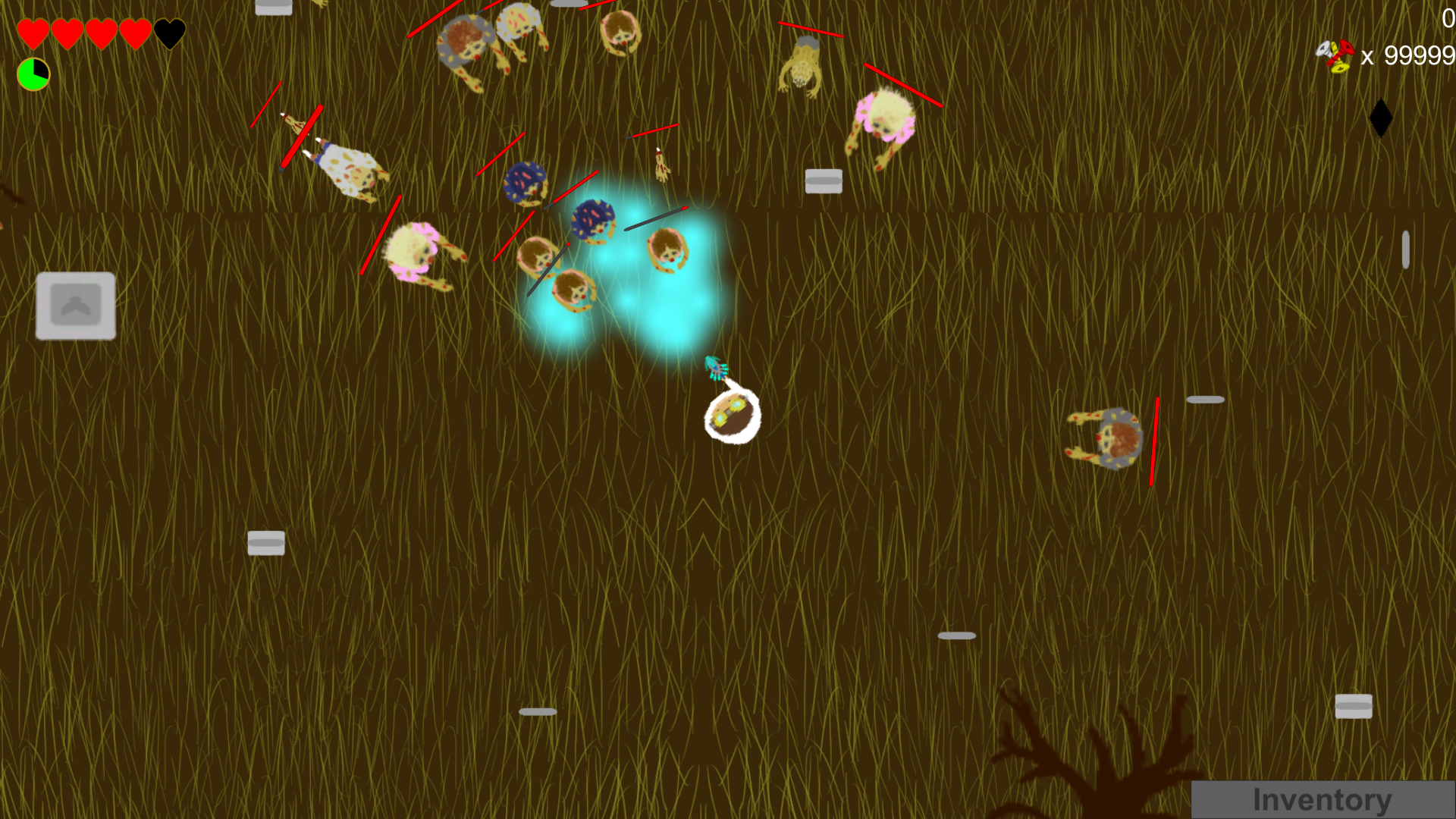Image resolution: width=1456 pixels, height=819 pixels.
Task: Click the fourth red heart icon
Action: (x=134, y=33)
